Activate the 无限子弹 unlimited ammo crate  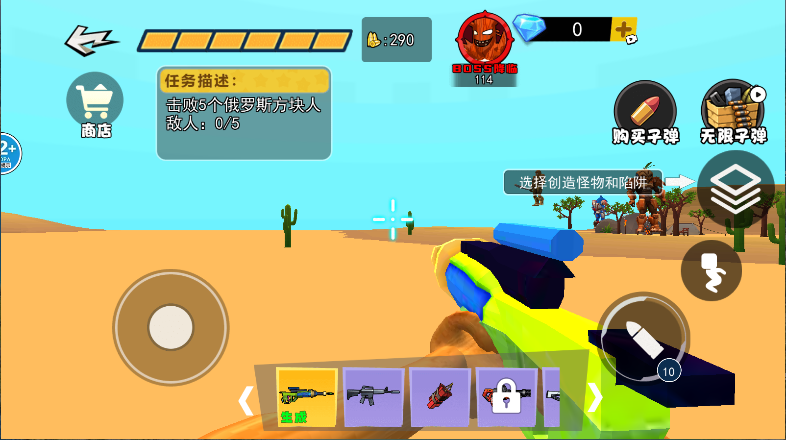click(733, 110)
